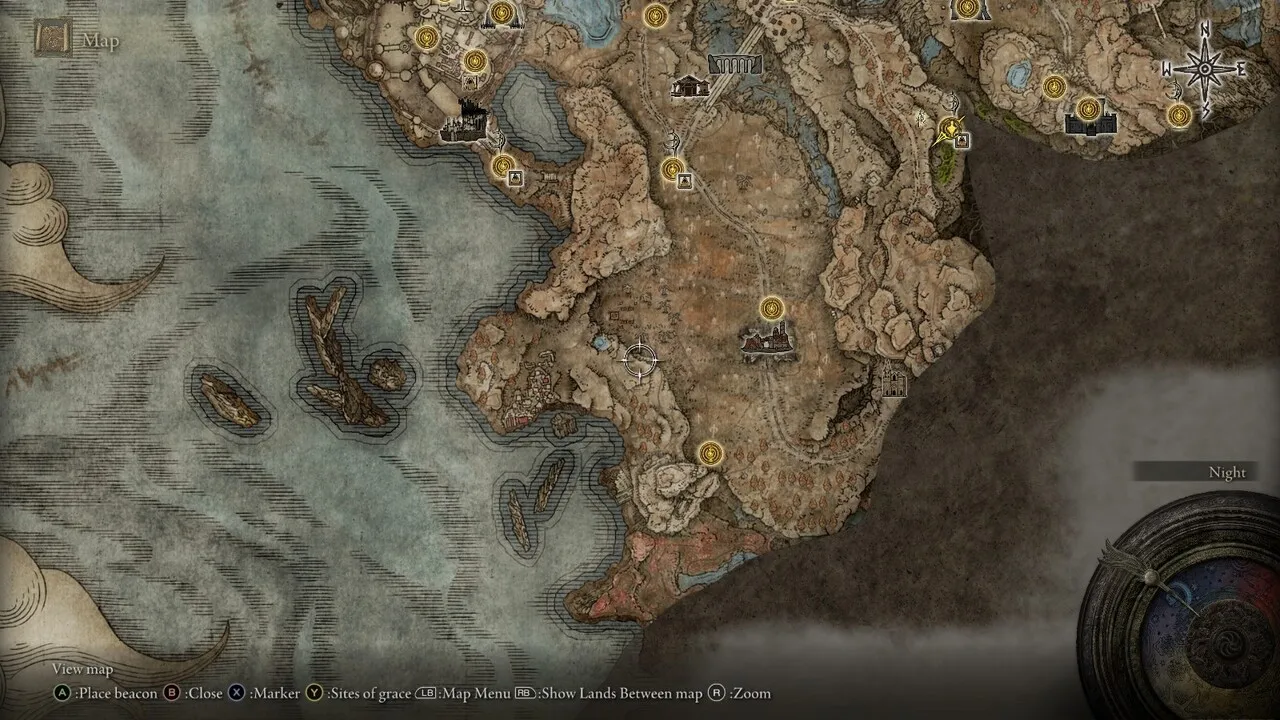Screen dimensions: 1280x720
Task: Click the circular crosshair map cursor
Action: pos(639,359)
